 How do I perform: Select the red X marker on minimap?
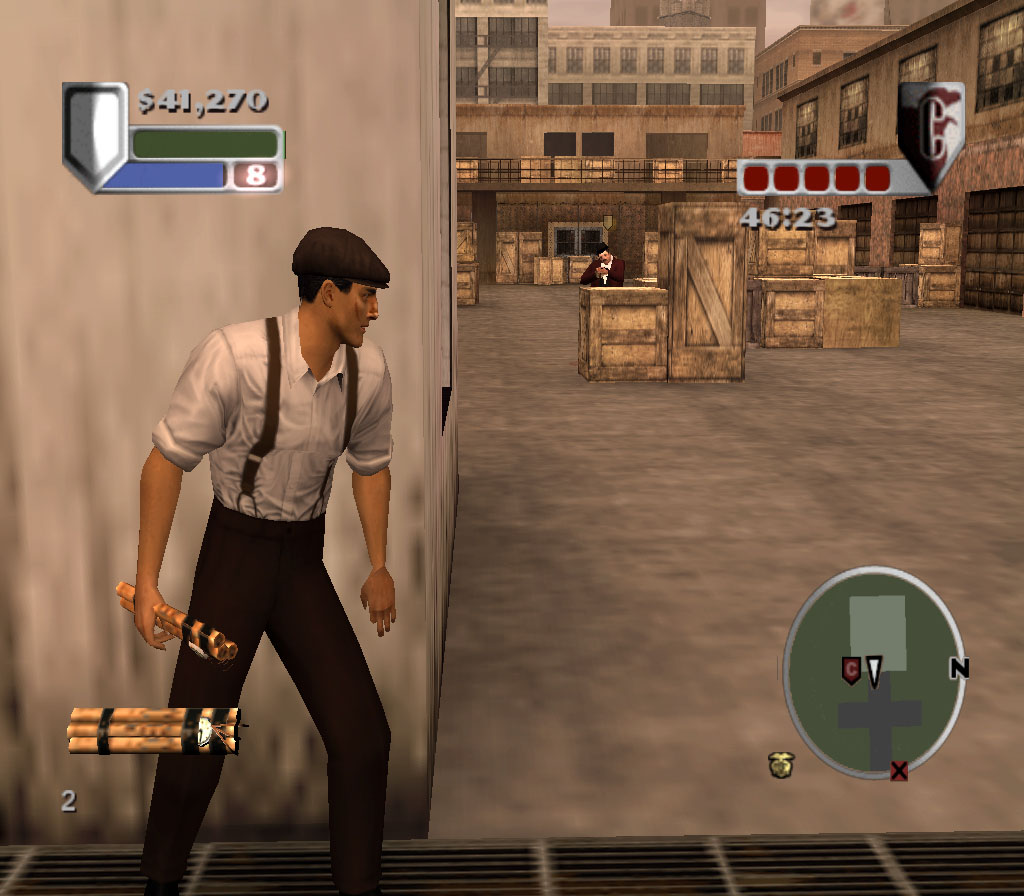click(x=899, y=770)
